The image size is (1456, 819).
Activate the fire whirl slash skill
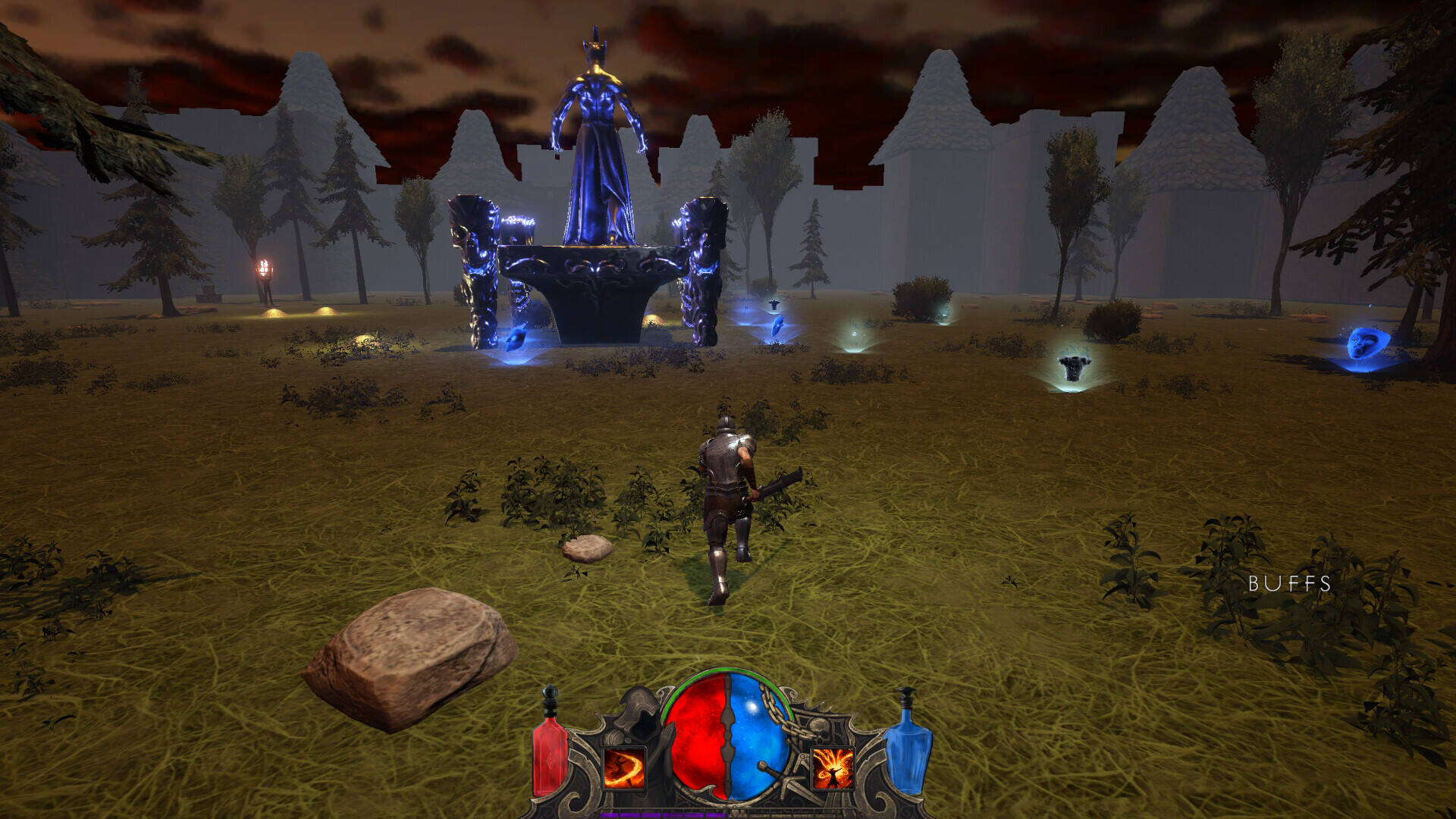click(624, 768)
